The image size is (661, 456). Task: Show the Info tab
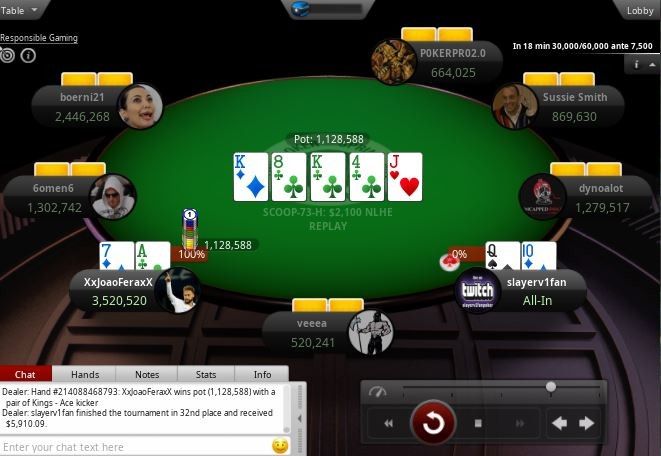coord(262,374)
